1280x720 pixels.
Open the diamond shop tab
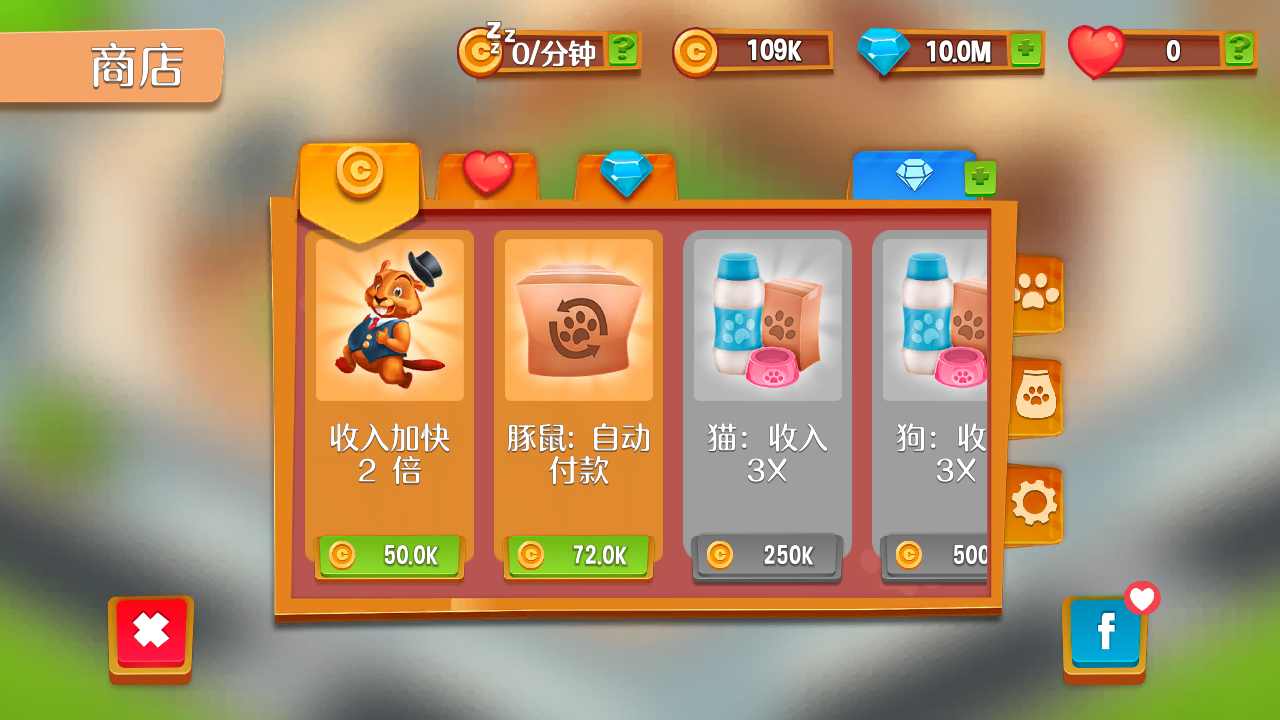(x=624, y=172)
